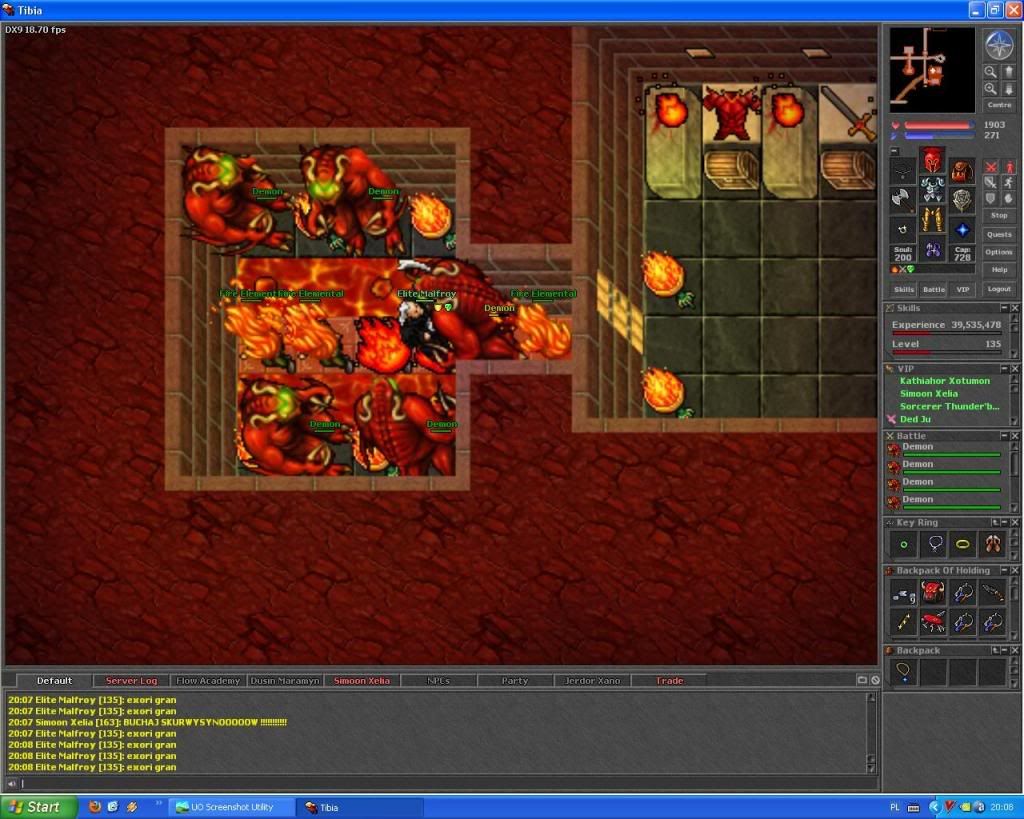Click the gold ring in the Key Ring
1024x819 pixels.
click(962, 545)
